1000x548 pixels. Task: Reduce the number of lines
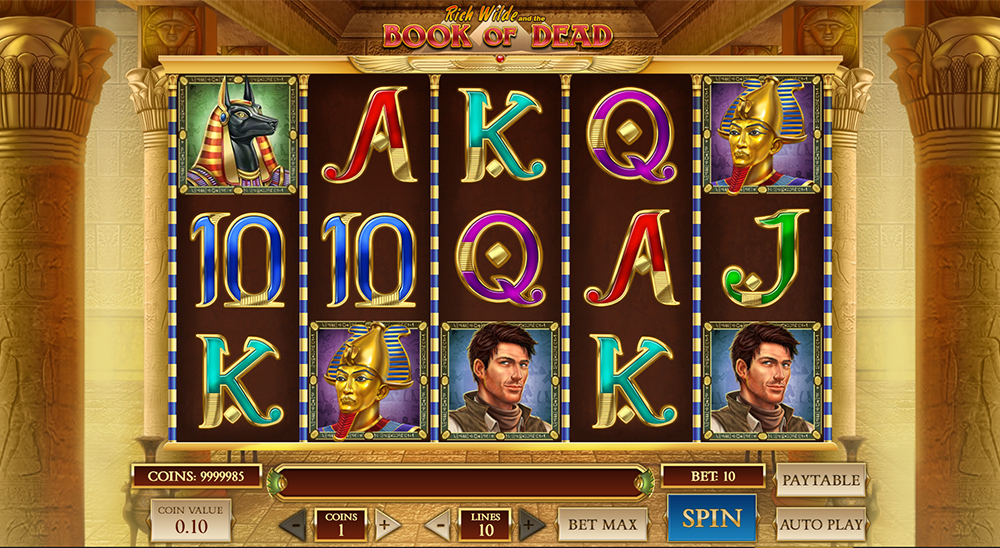point(437,524)
